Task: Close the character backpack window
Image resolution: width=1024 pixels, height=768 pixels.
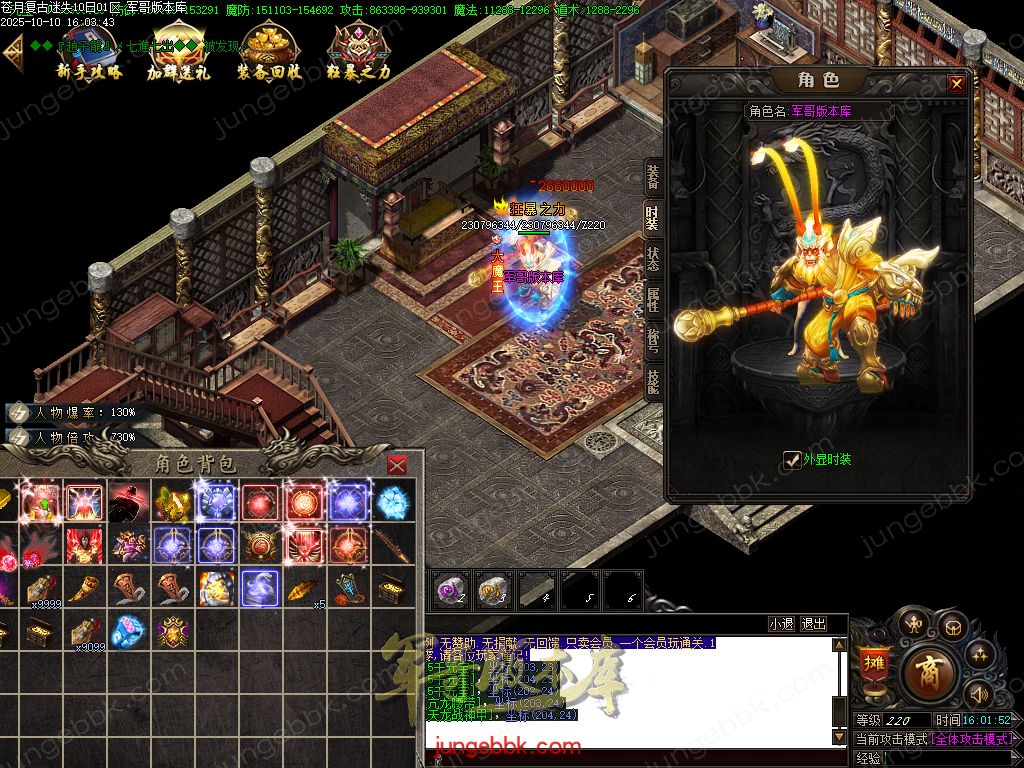Action: tap(397, 465)
